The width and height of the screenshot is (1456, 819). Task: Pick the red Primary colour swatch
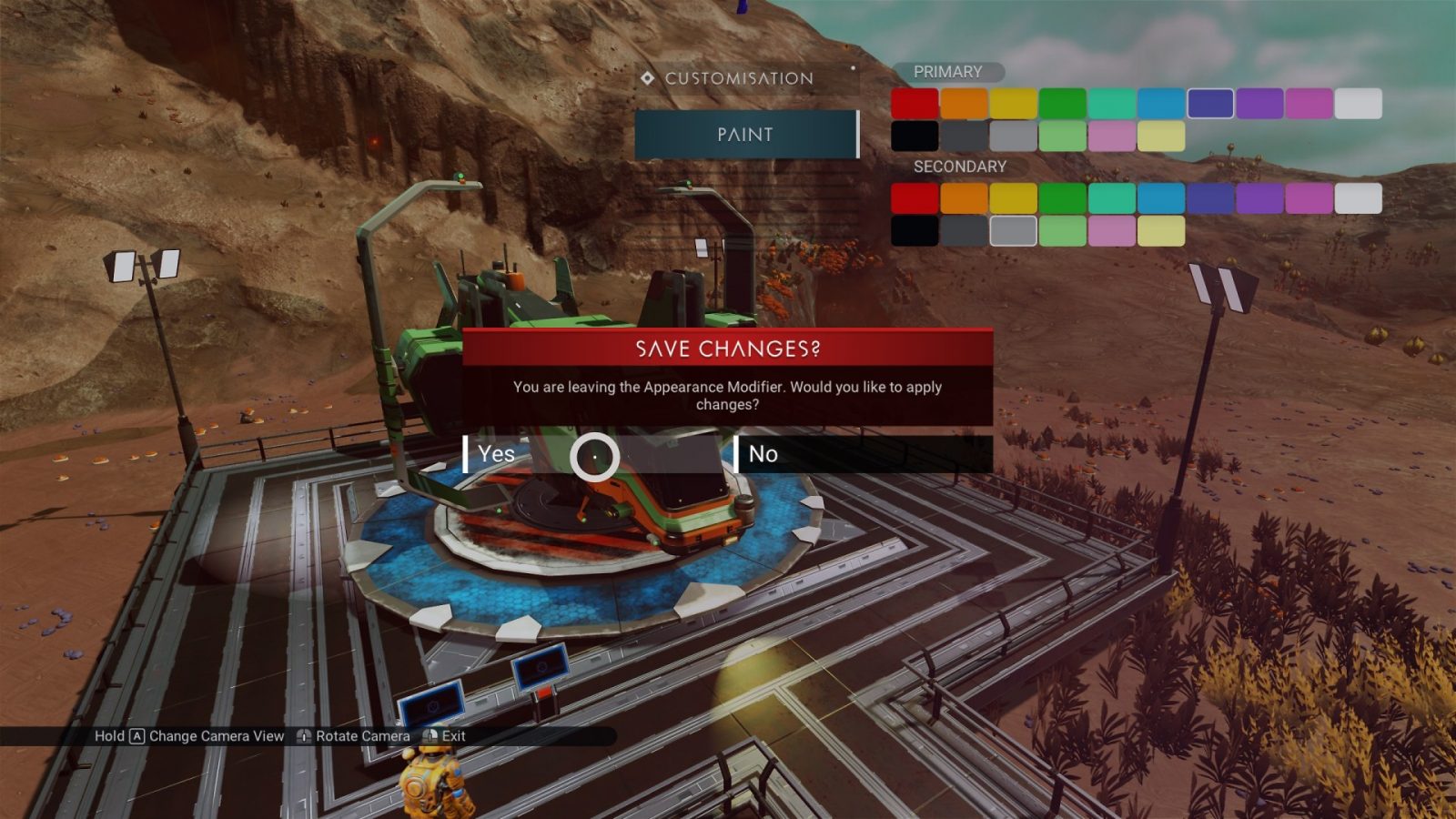tap(915, 104)
